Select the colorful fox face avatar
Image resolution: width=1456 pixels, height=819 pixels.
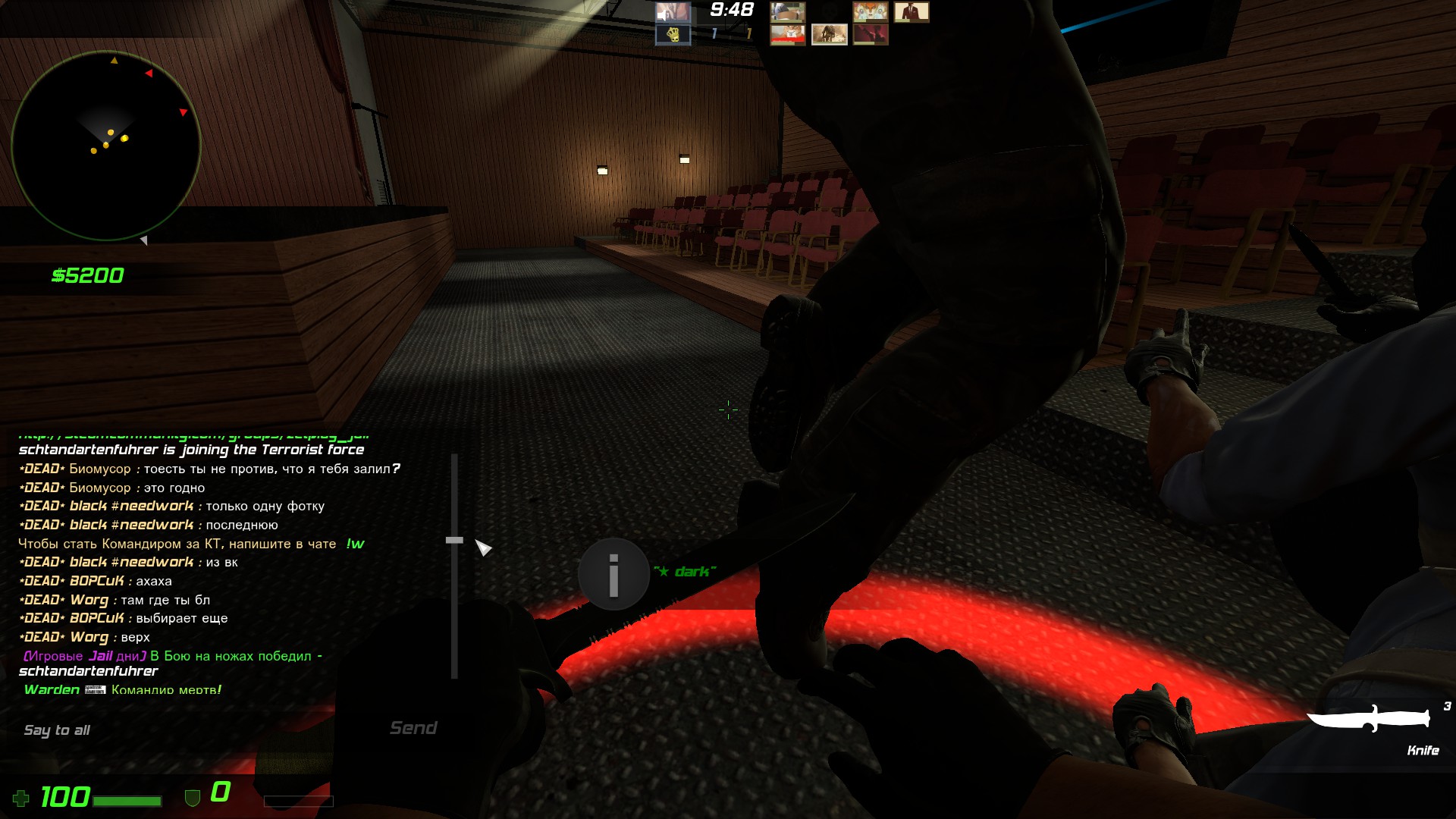click(870, 12)
